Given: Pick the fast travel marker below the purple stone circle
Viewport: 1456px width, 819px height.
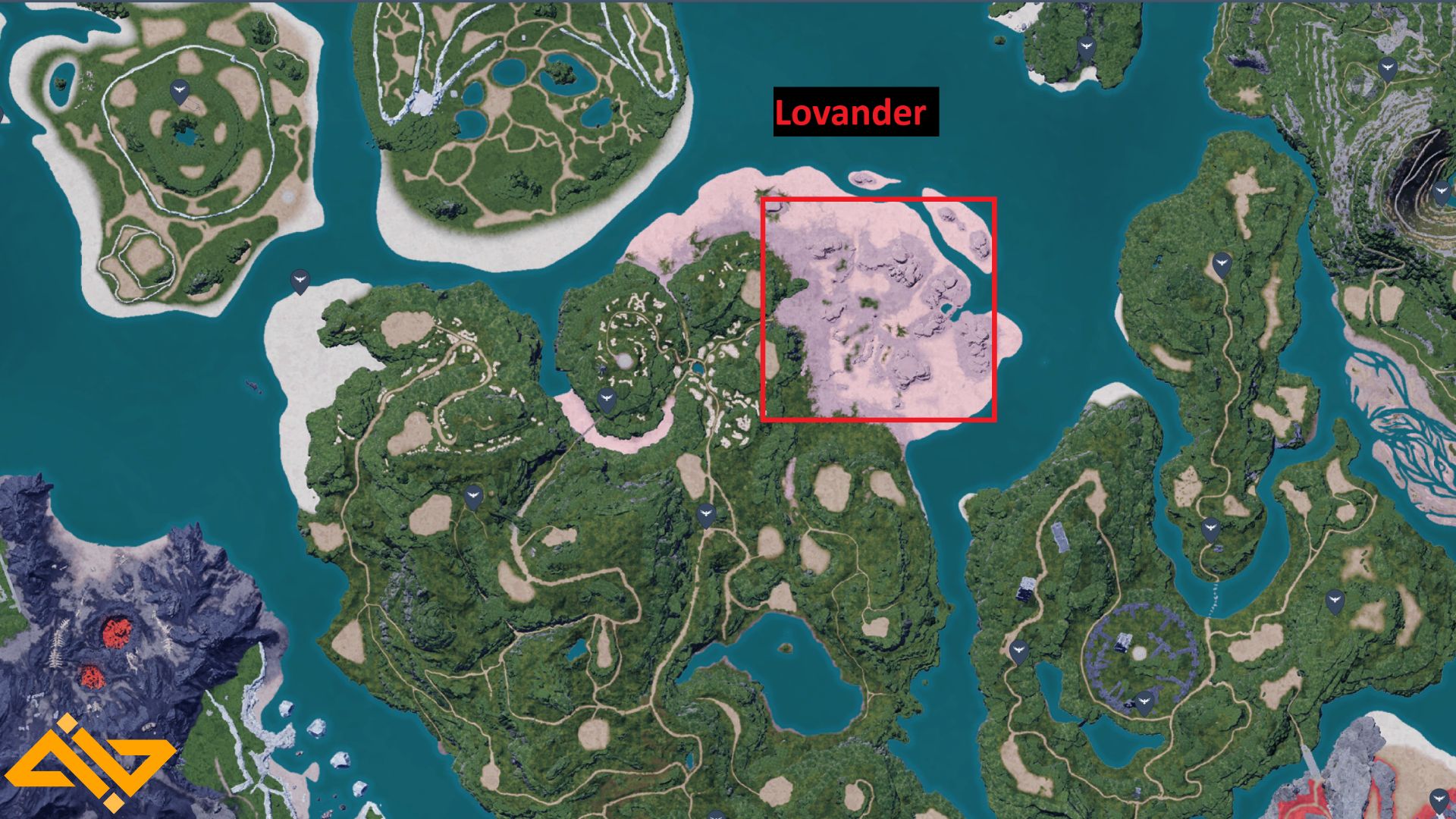Looking at the screenshot, I should point(1144,702).
